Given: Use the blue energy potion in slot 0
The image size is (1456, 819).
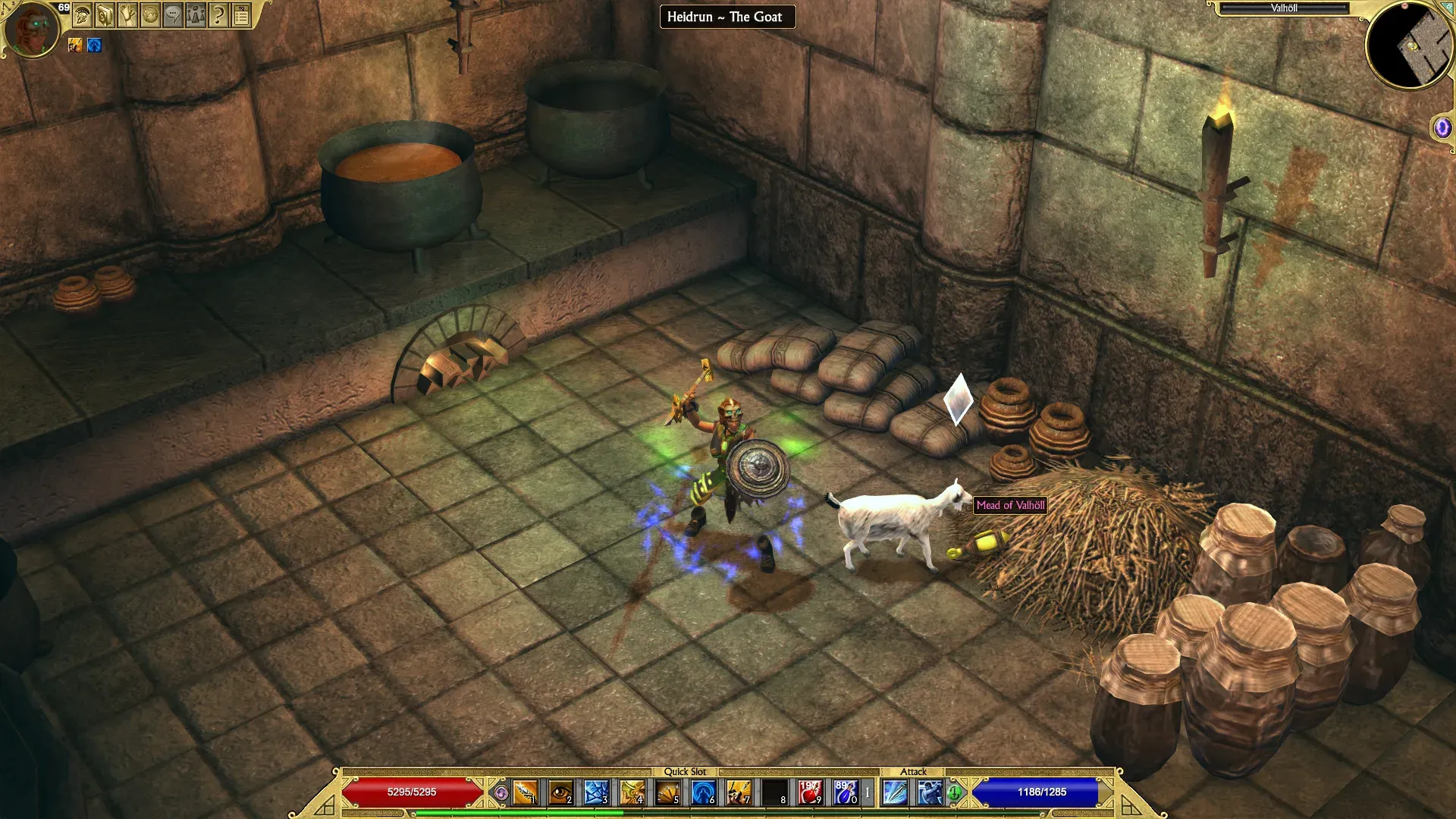Looking at the screenshot, I should tap(845, 792).
